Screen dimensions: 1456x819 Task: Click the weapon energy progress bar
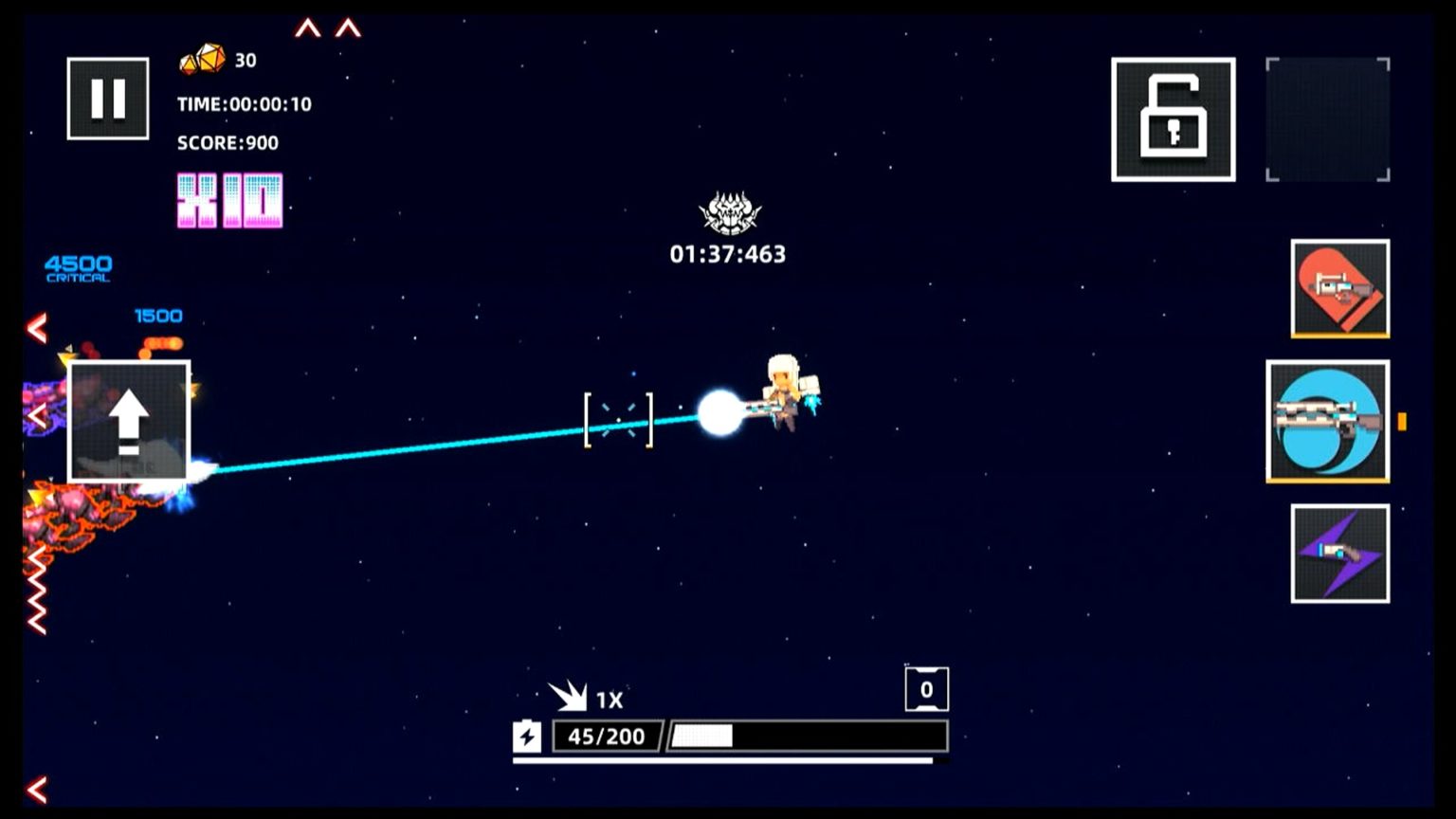click(x=808, y=736)
